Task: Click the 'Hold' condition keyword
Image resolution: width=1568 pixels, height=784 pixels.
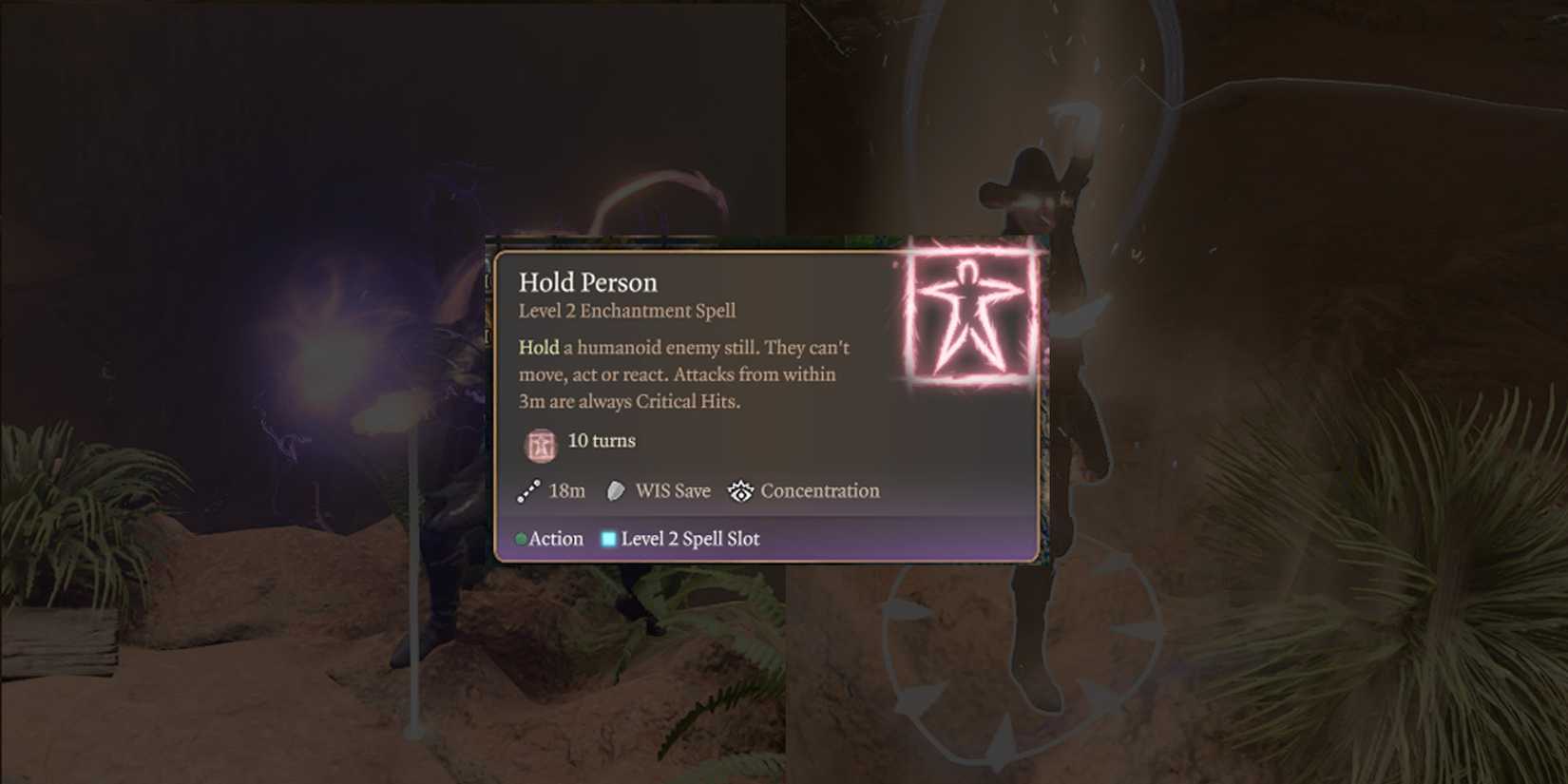Action: click(x=537, y=348)
